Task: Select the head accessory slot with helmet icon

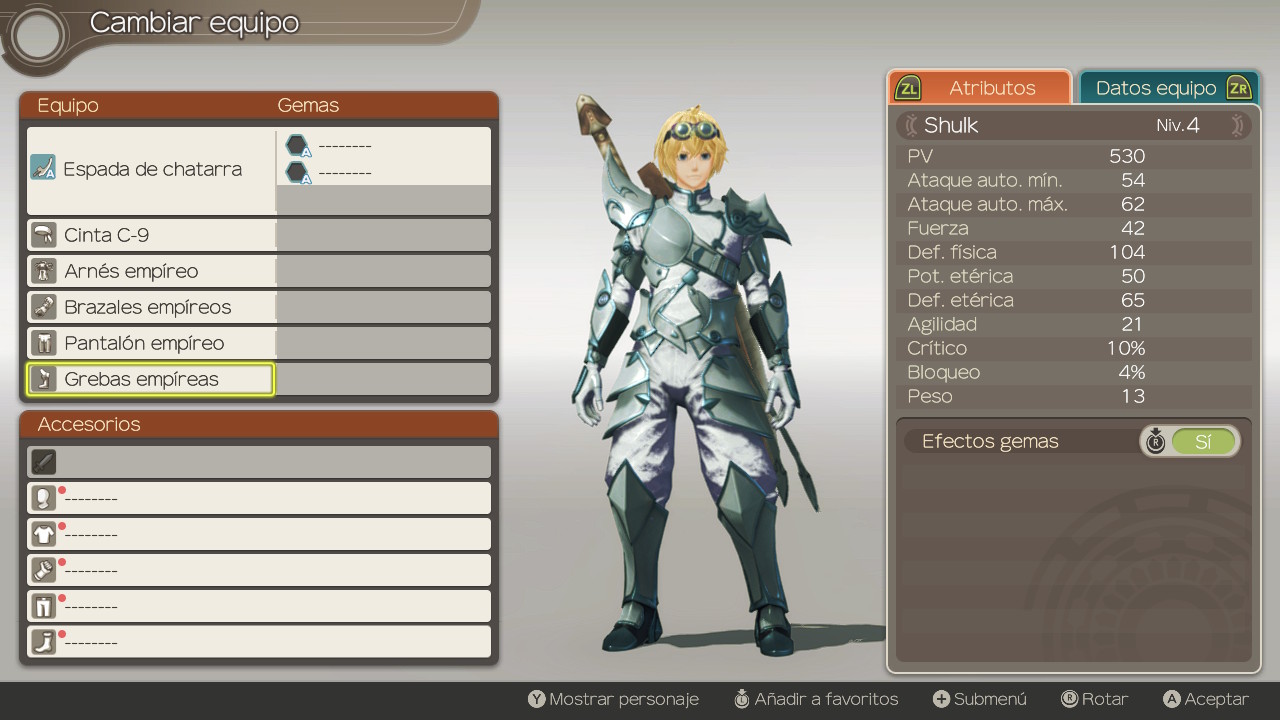Action: [x=258, y=498]
